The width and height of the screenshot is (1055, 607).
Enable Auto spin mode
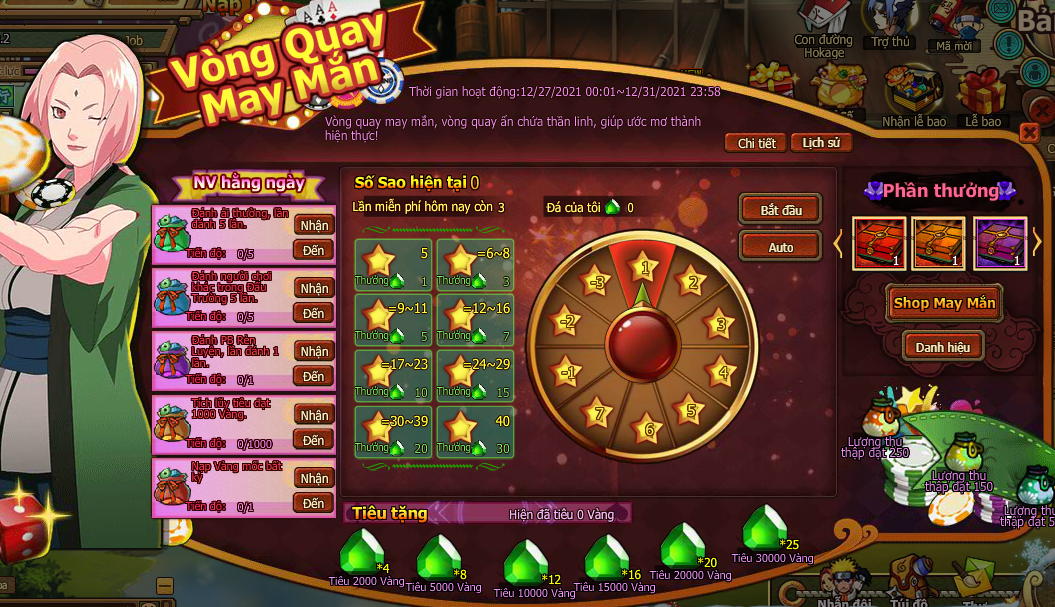click(x=780, y=247)
